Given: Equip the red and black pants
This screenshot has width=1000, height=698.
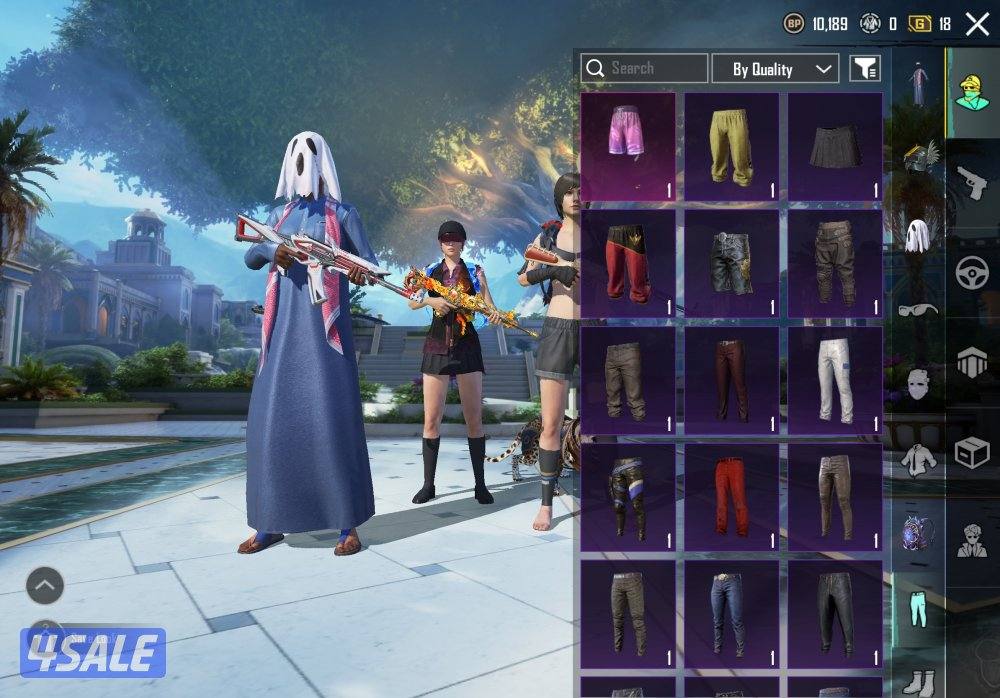Looking at the screenshot, I should [x=629, y=263].
